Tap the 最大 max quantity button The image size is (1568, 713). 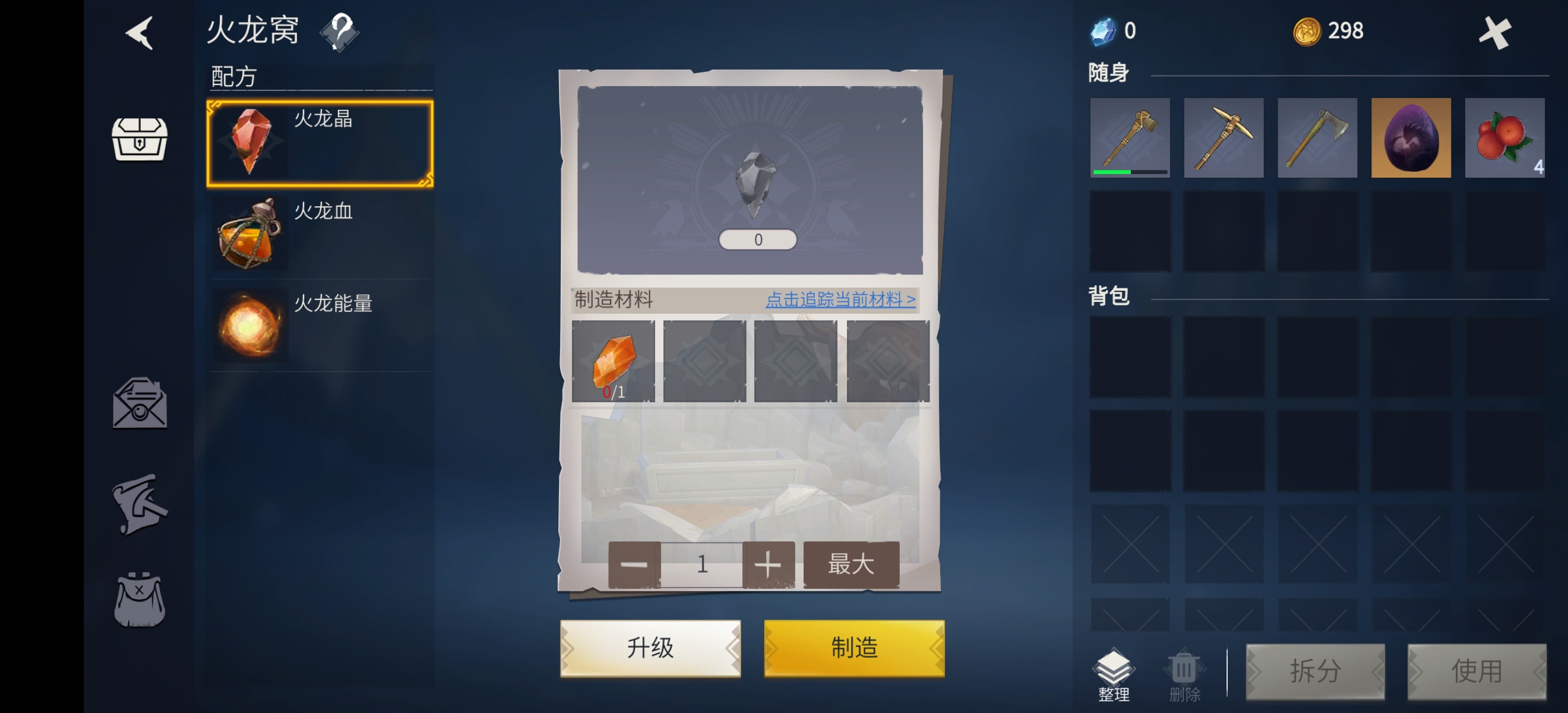click(851, 564)
